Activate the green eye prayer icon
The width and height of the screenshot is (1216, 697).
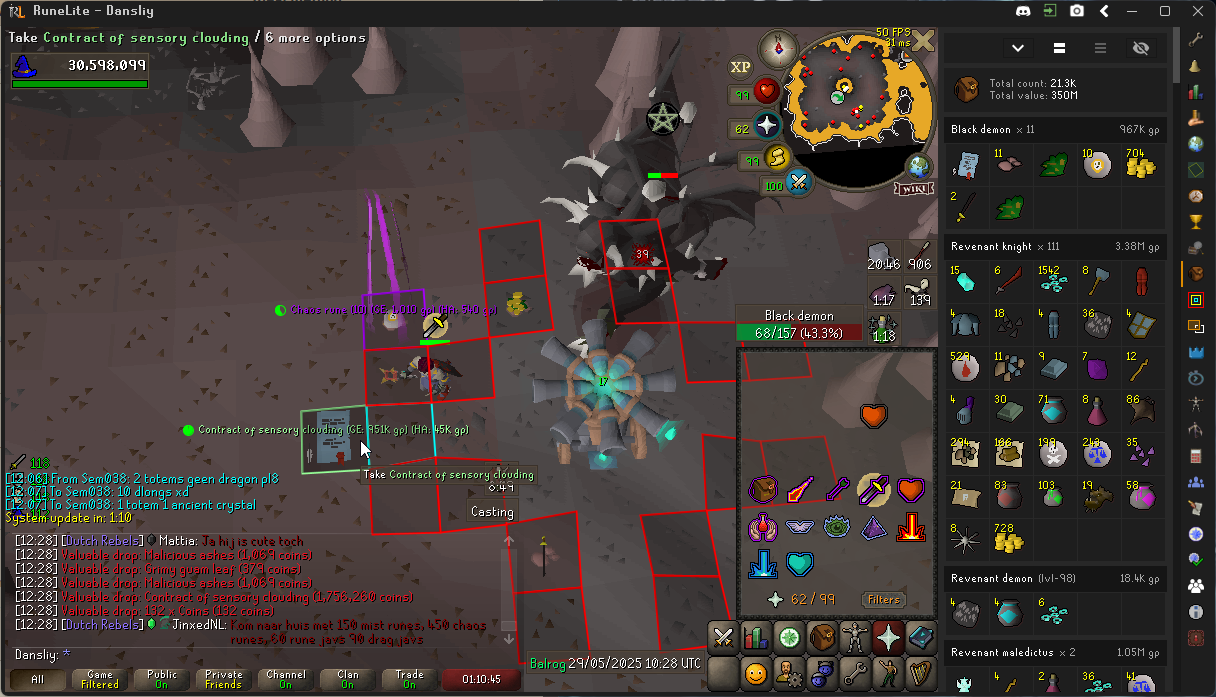coord(835,526)
